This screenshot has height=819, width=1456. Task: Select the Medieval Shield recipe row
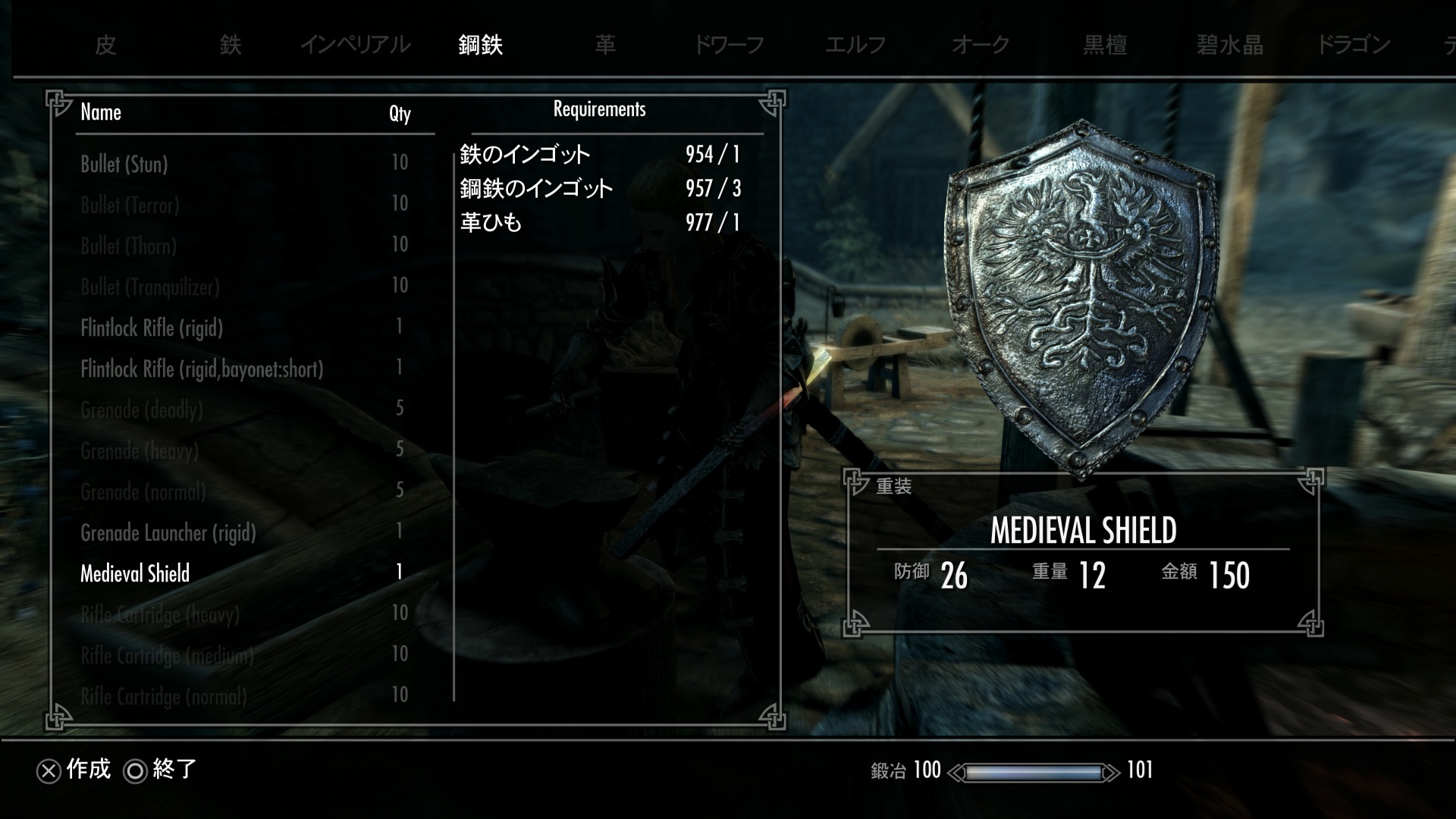135,574
